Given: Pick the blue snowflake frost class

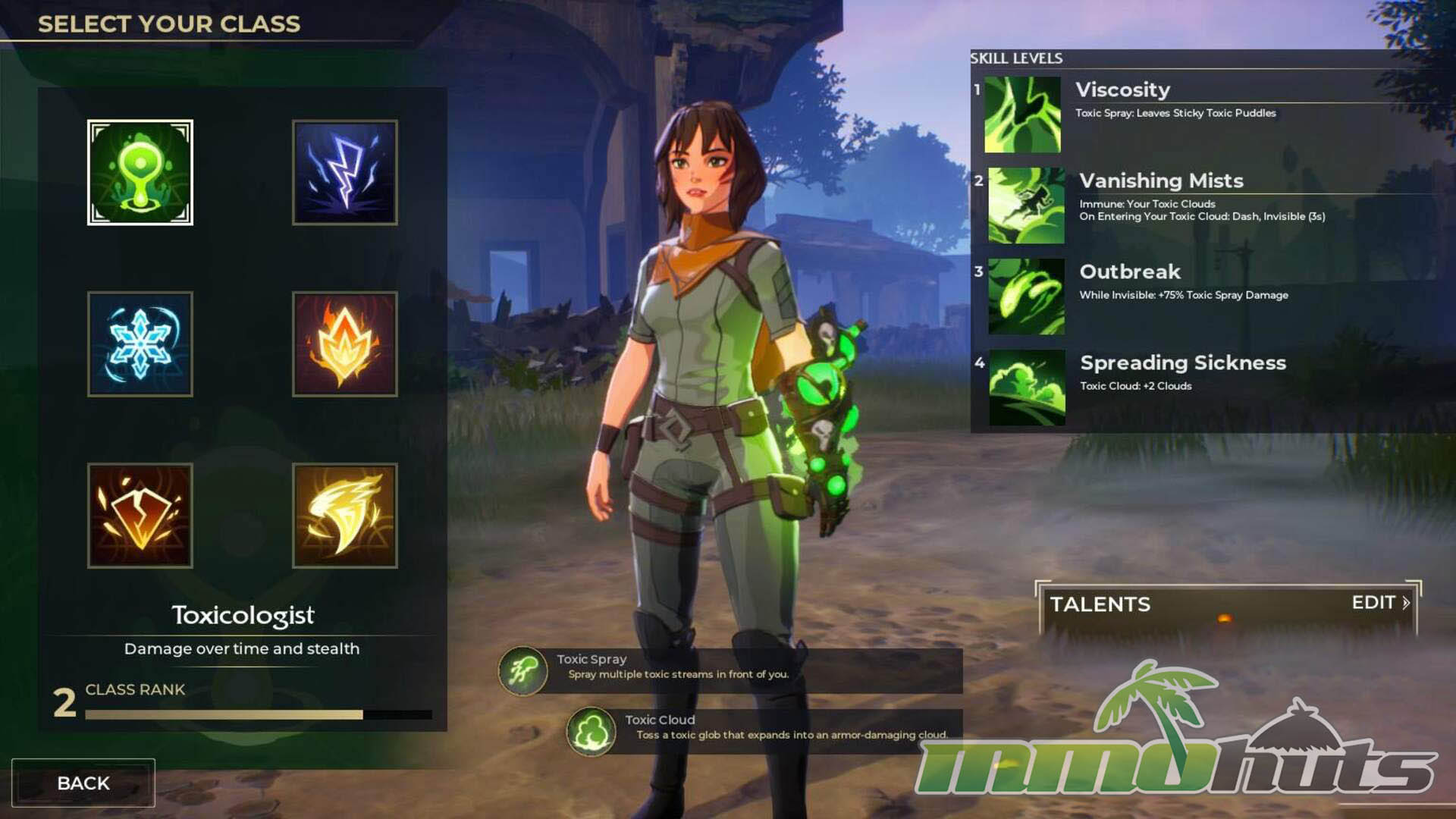Looking at the screenshot, I should coord(140,344).
